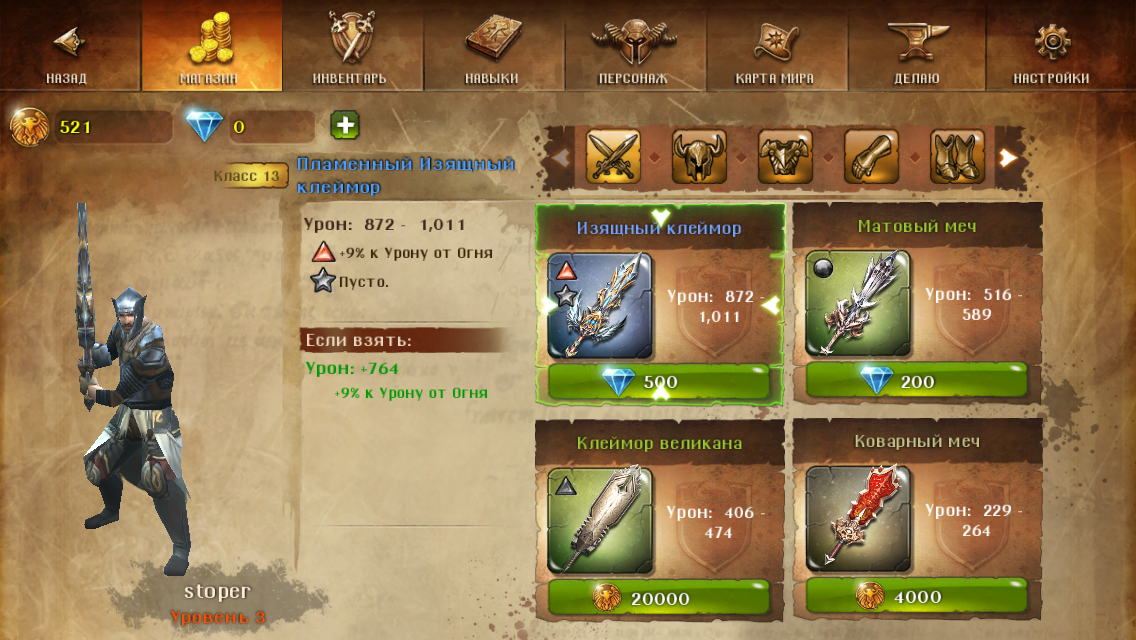The image size is (1136, 640).
Task: Select the horned helmet category
Action: coord(699,156)
